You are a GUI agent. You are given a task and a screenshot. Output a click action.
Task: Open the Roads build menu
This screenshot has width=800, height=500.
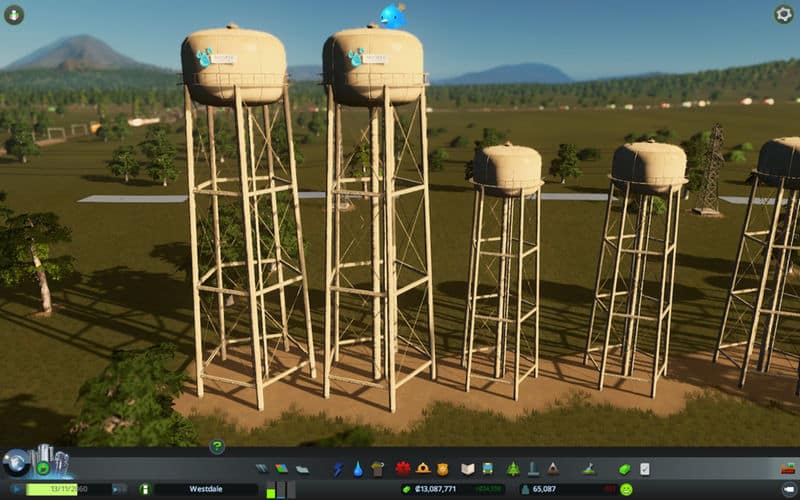262,468
